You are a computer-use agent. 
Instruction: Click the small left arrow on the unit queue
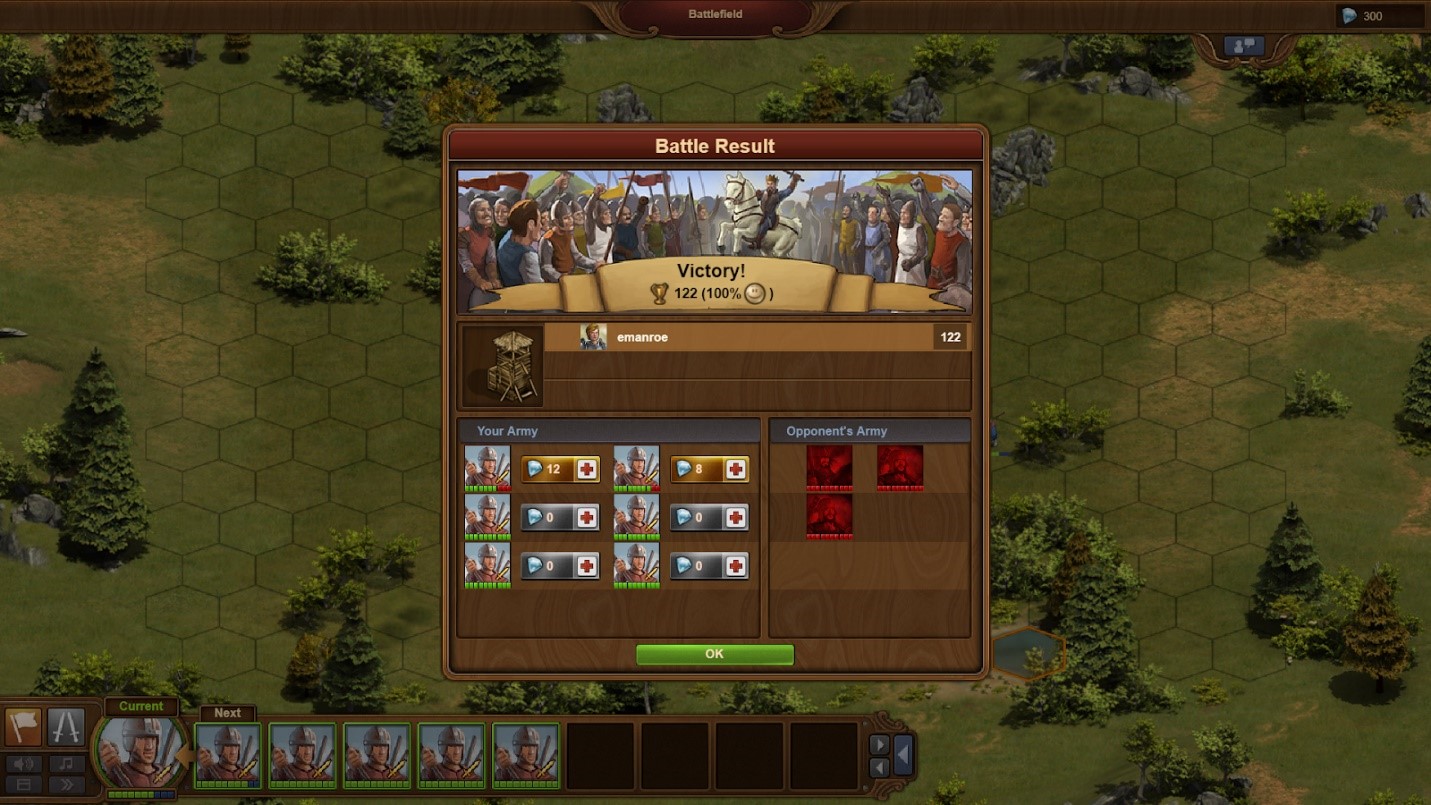pyautogui.click(x=879, y=767)
